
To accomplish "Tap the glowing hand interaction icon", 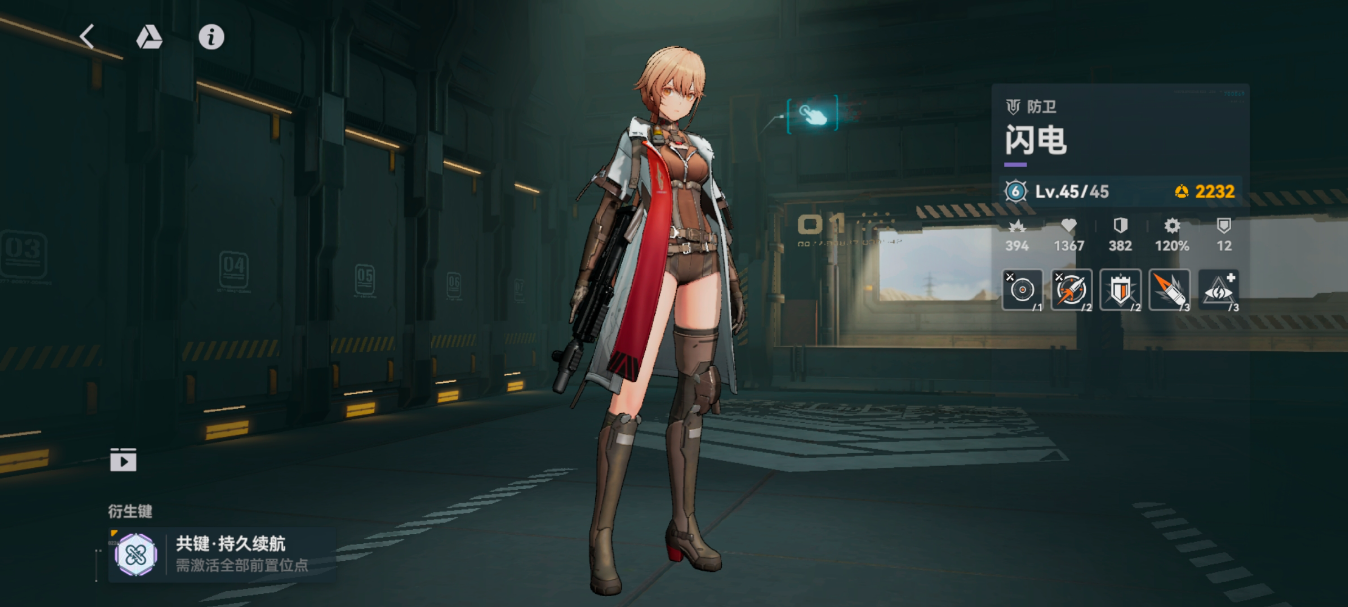I will (x=813, y=114).
